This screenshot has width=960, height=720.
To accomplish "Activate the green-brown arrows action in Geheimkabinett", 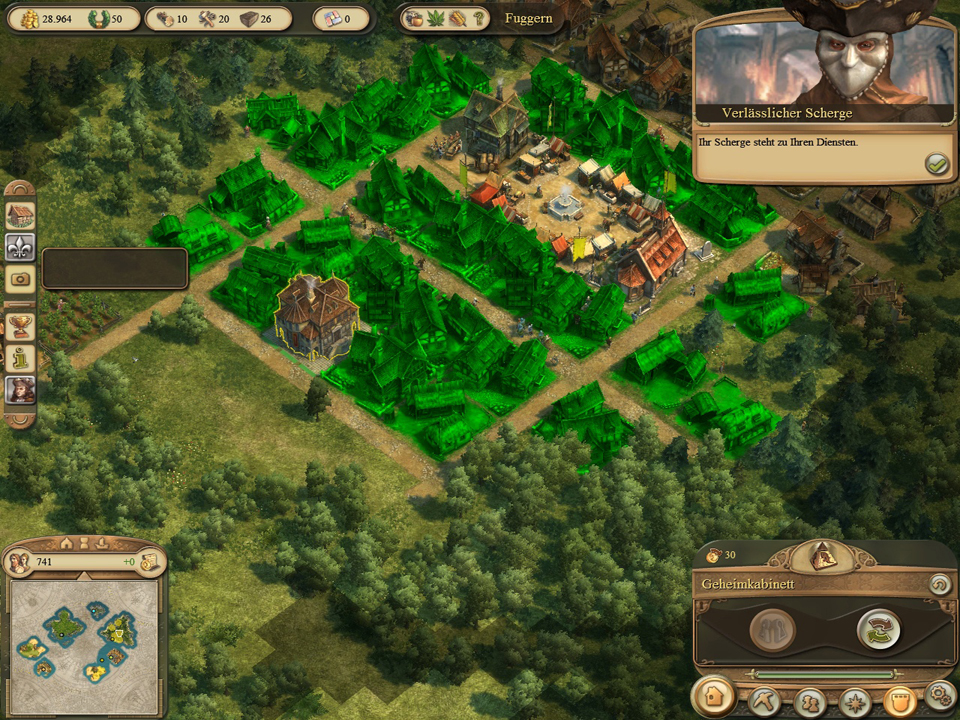I will click(x=878, y=629).
